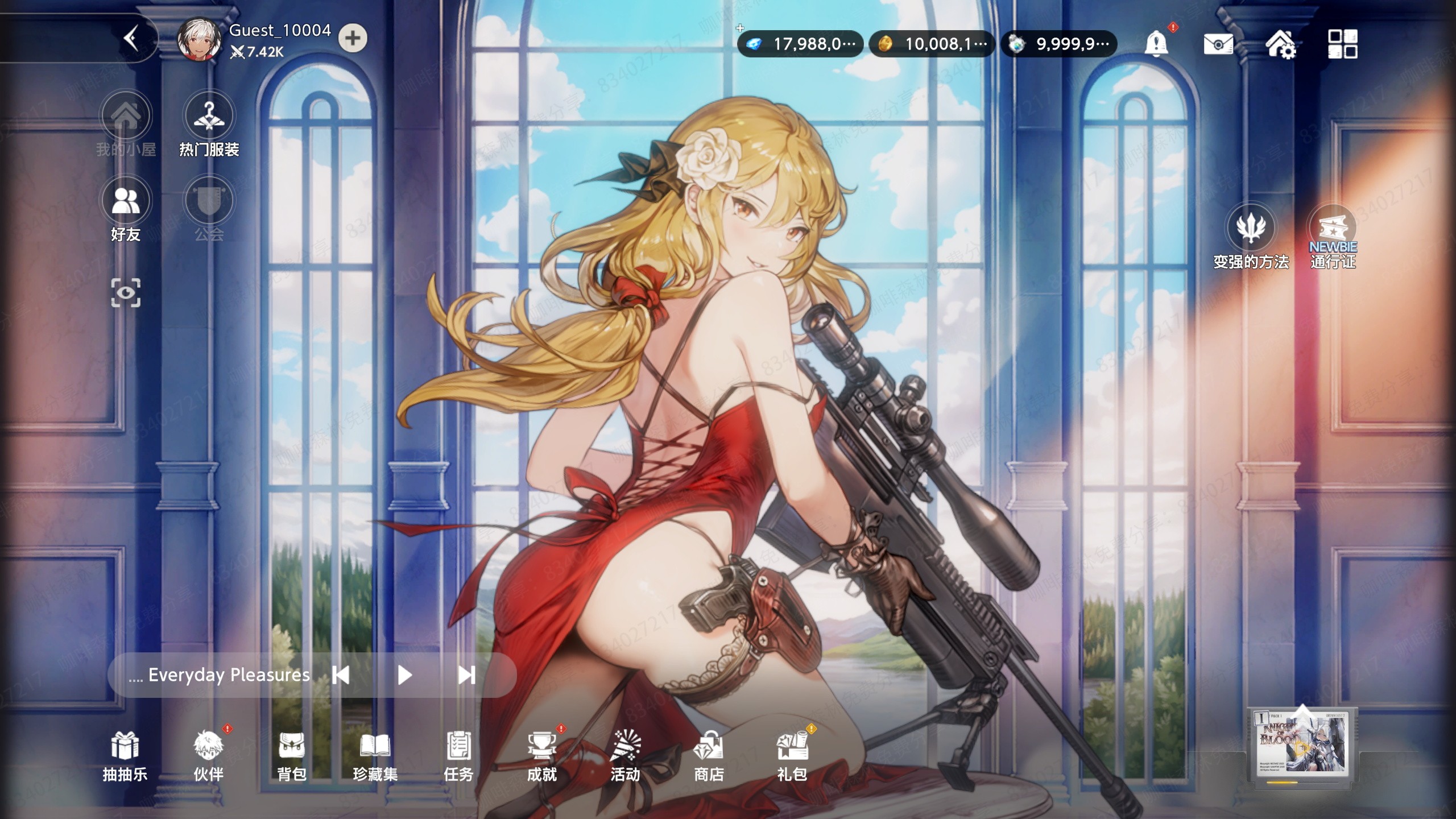Open the NEWBIE 通行证 pass
Viewport: 1456px width, 819px height.
pyautogui.click(x=1333, y=236)
